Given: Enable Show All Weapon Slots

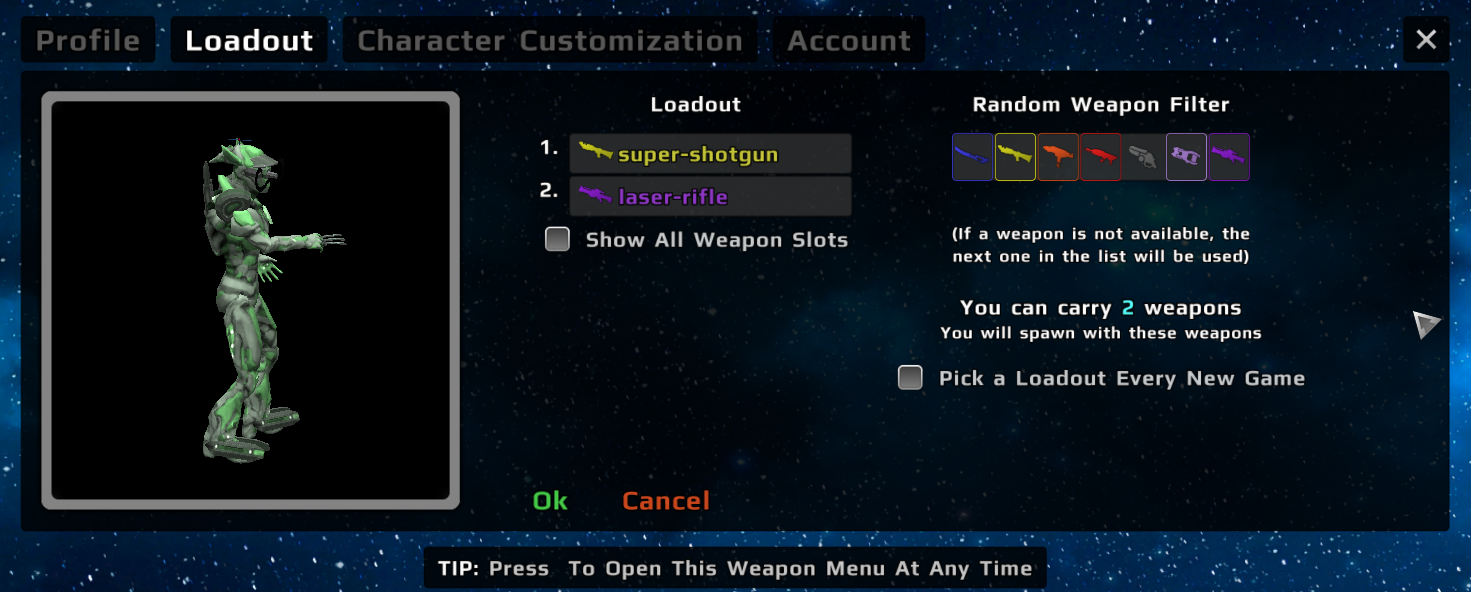Looking at the screenshot, I should coord(558,240).
